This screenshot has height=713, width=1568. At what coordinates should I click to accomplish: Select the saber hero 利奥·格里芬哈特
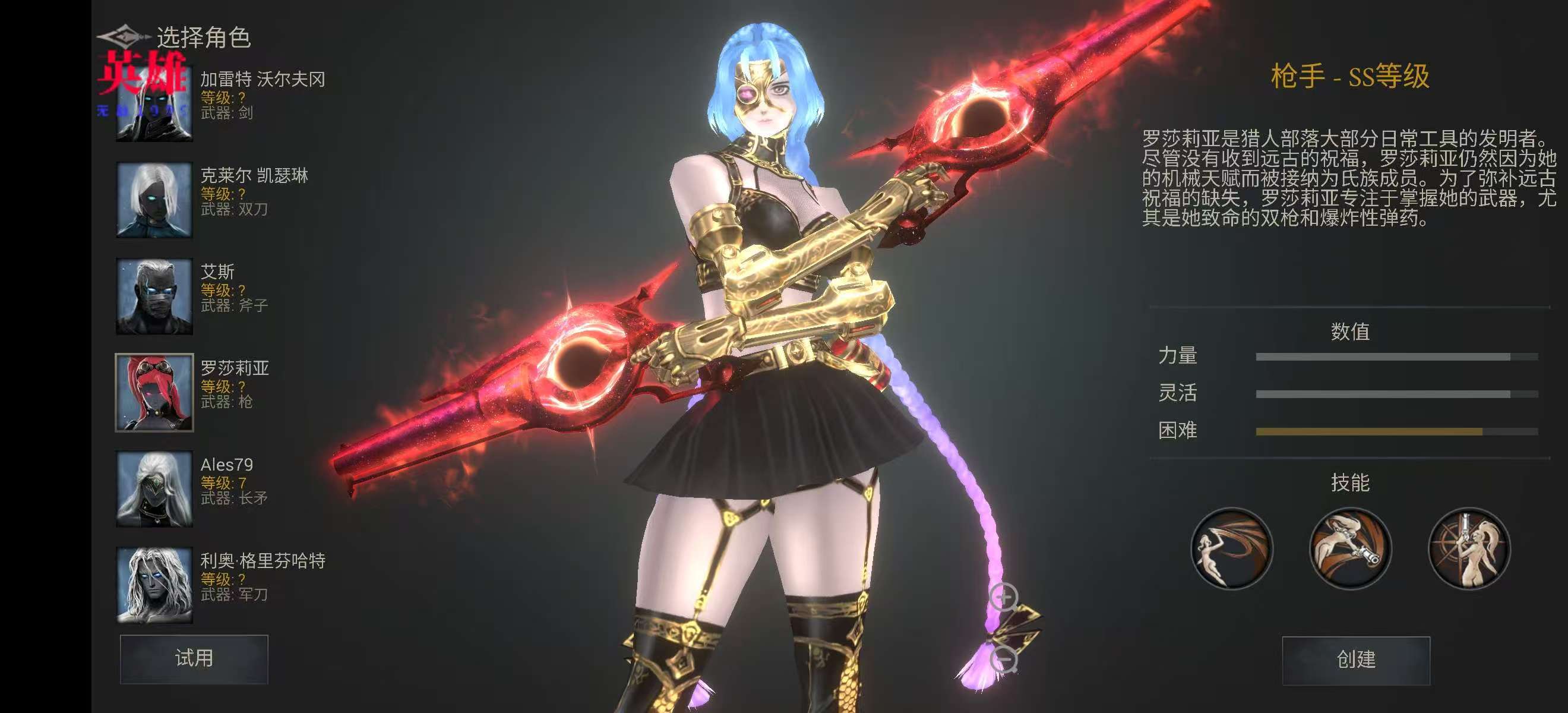154,585
